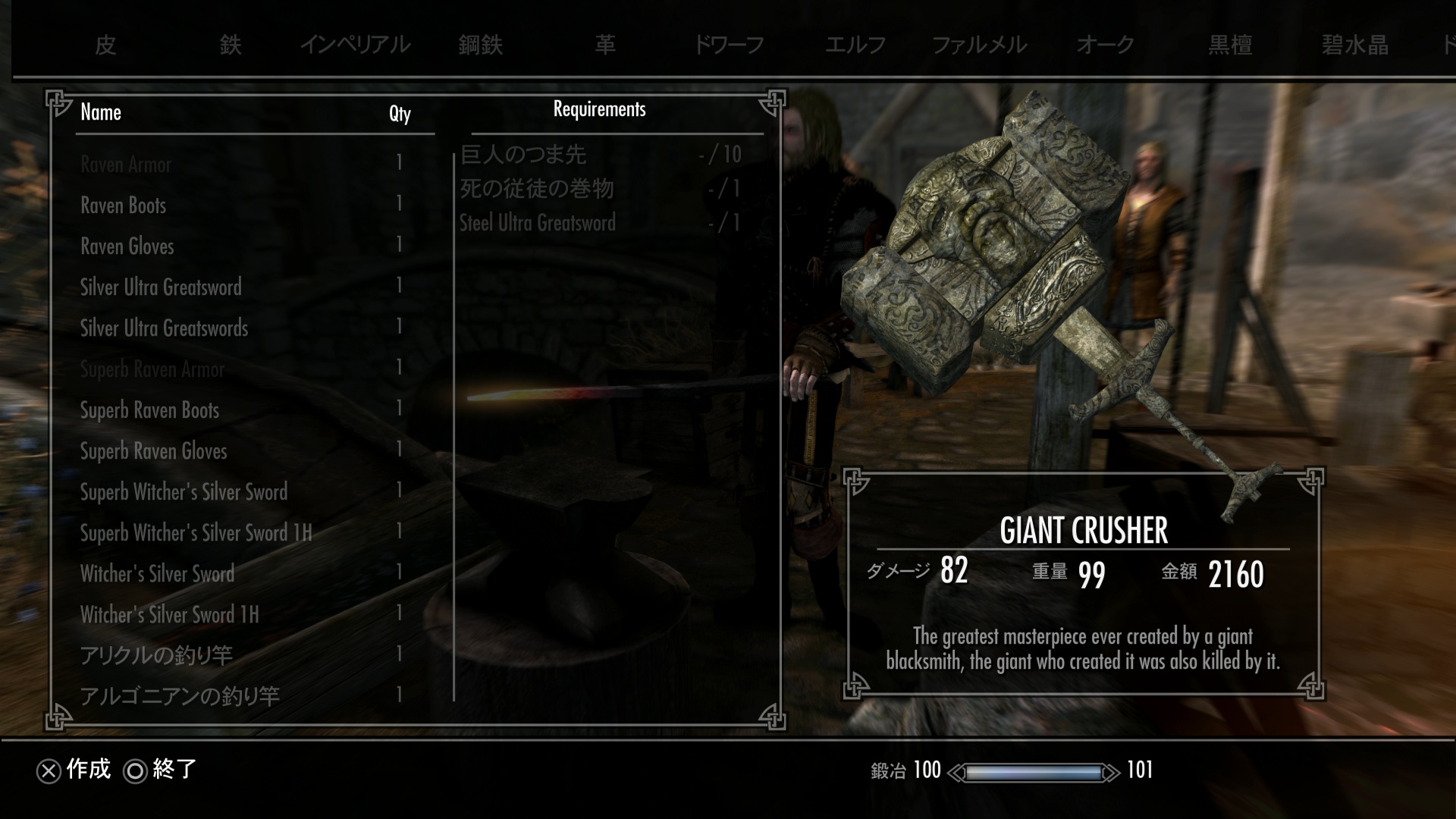The height and width of the screenshot is (819, 1456).
Task: Pick the Superb Raven Boots recipe
Action: [149, 410]
